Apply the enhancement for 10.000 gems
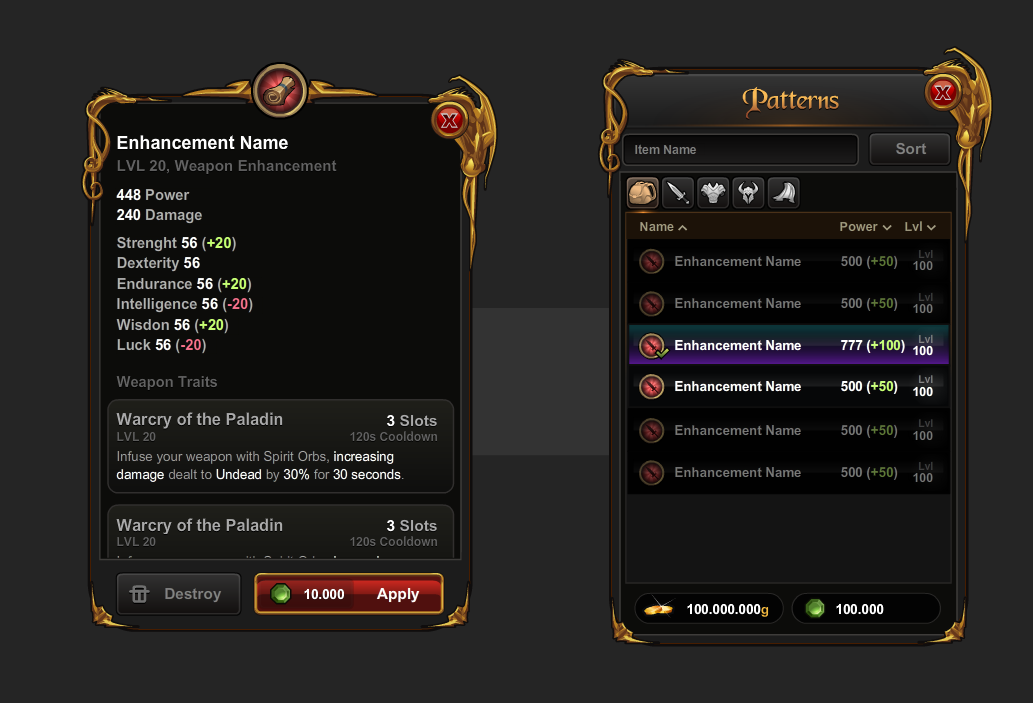 349,594
